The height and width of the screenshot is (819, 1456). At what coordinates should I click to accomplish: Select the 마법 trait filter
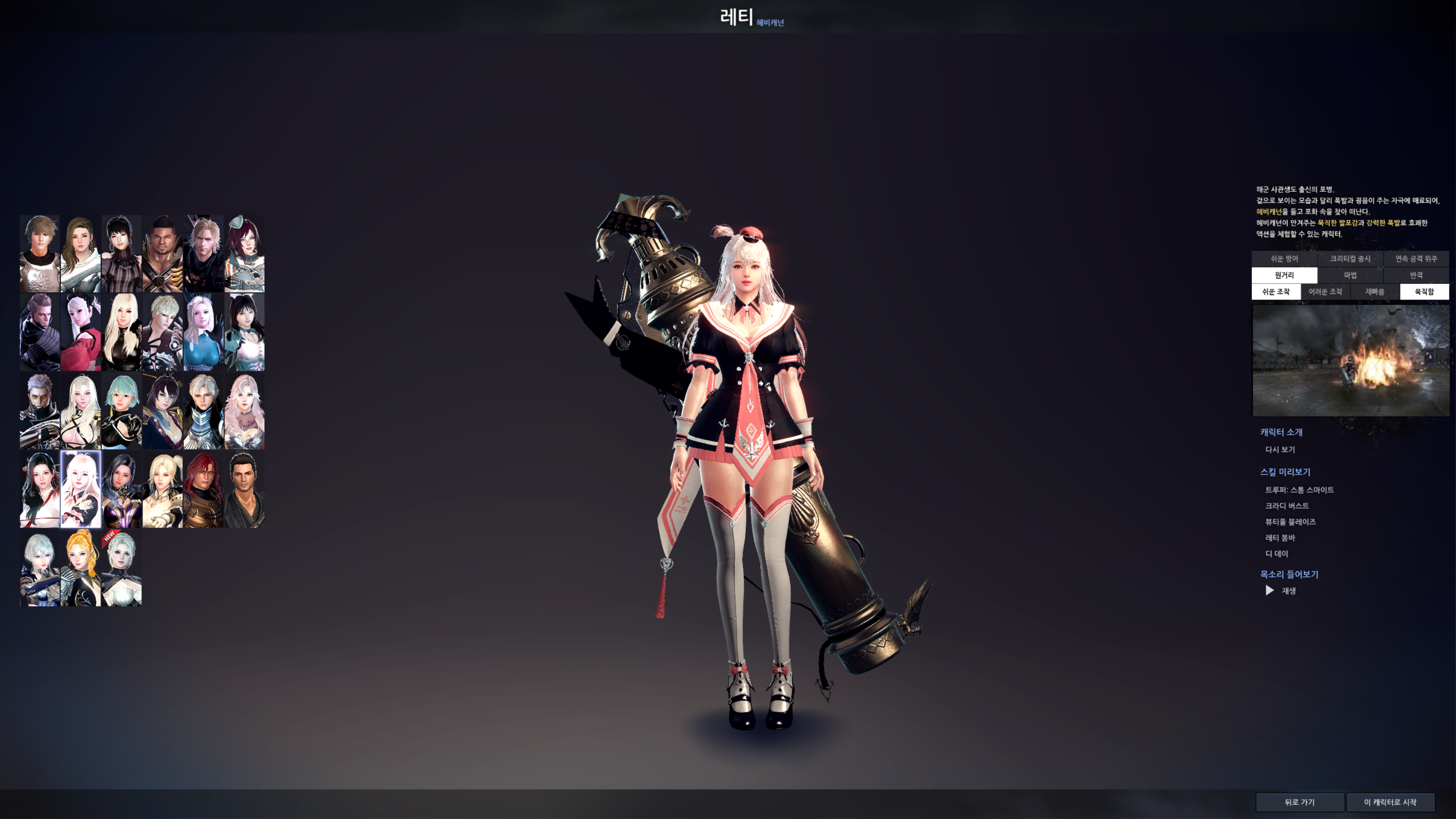[x=1350, y=275]
